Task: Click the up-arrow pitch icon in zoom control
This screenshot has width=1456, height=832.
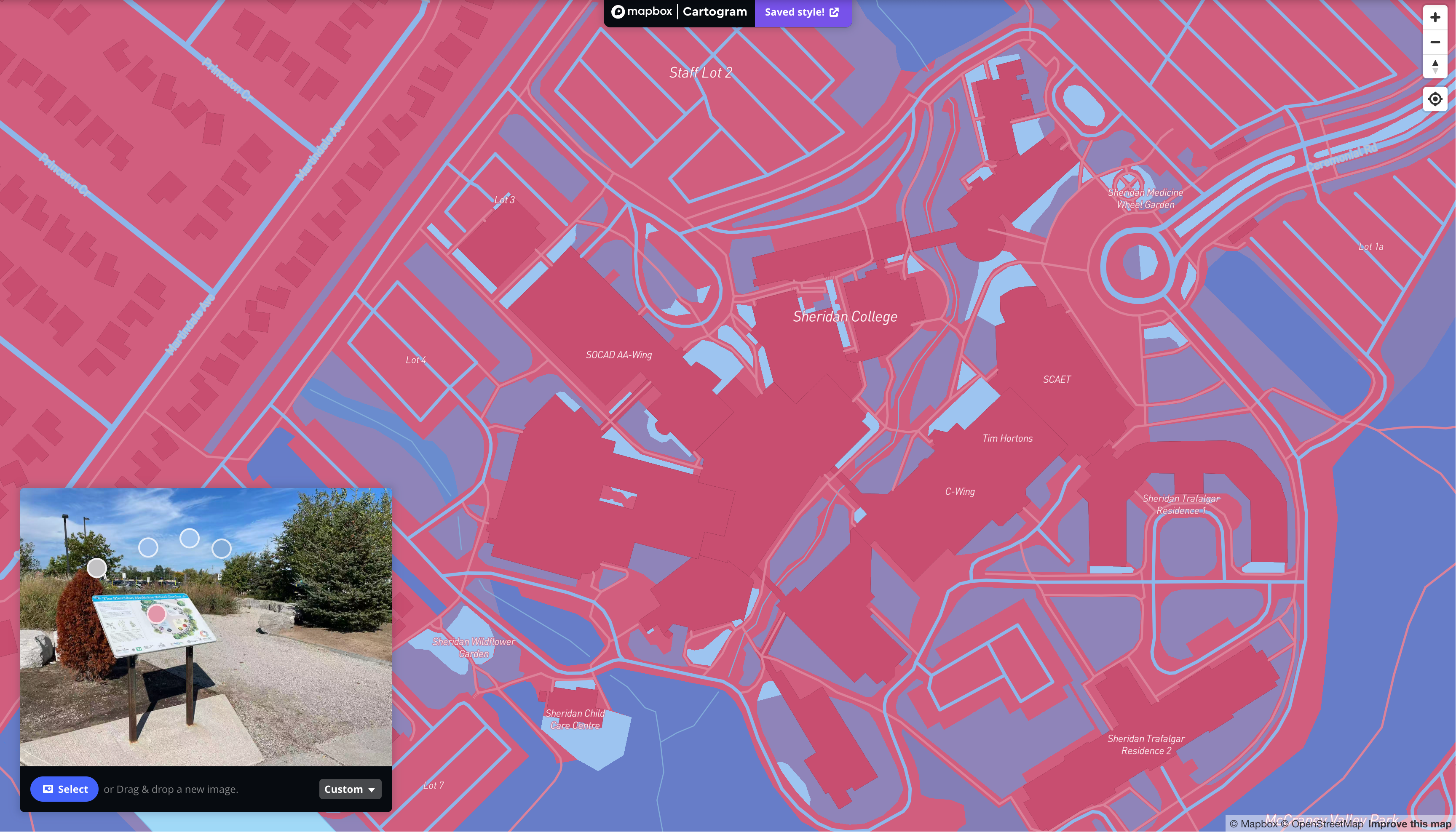Action: (1435, 63)
